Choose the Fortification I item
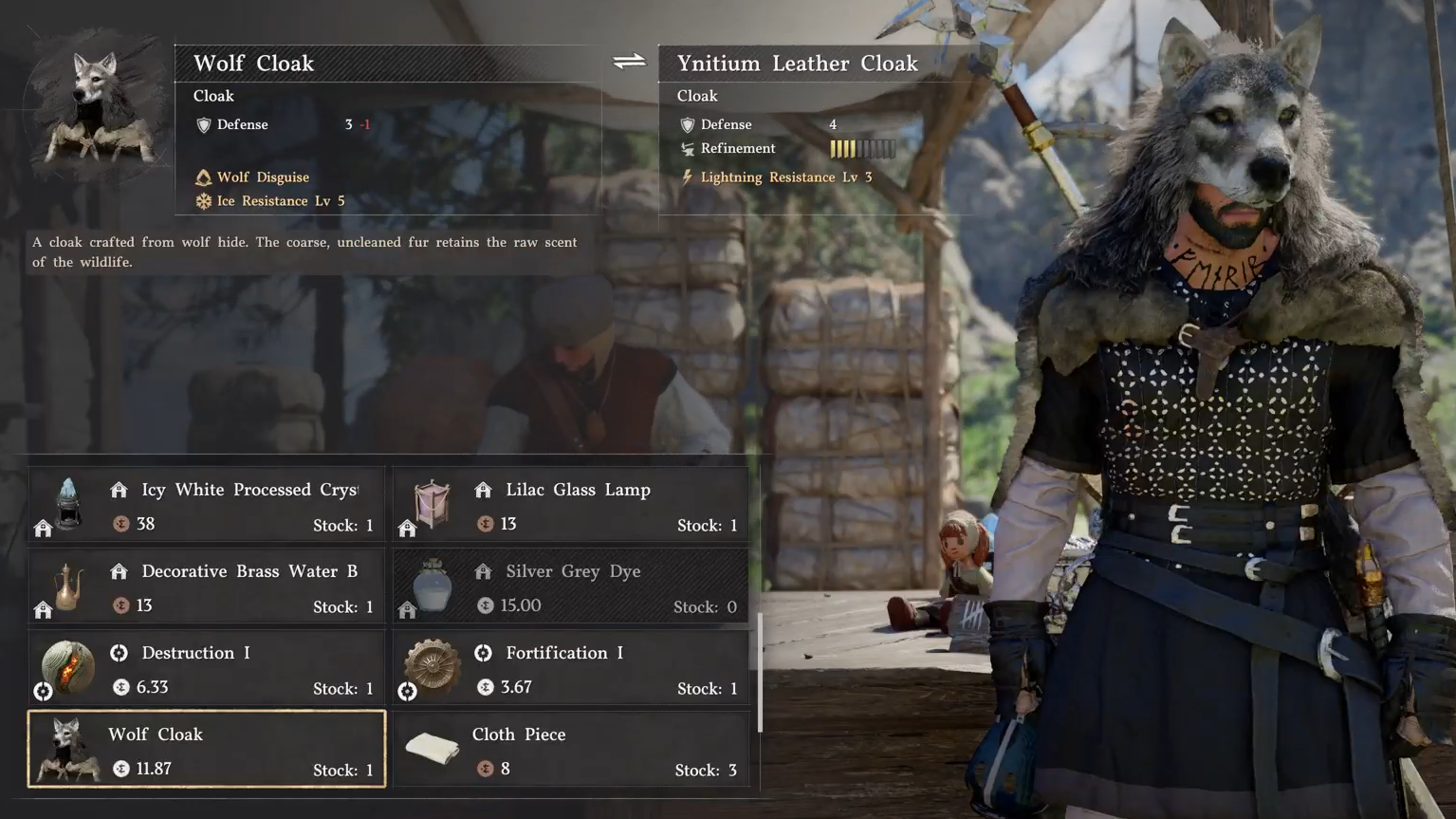Viewport: 1456px width, 819px height. [571, 668]
